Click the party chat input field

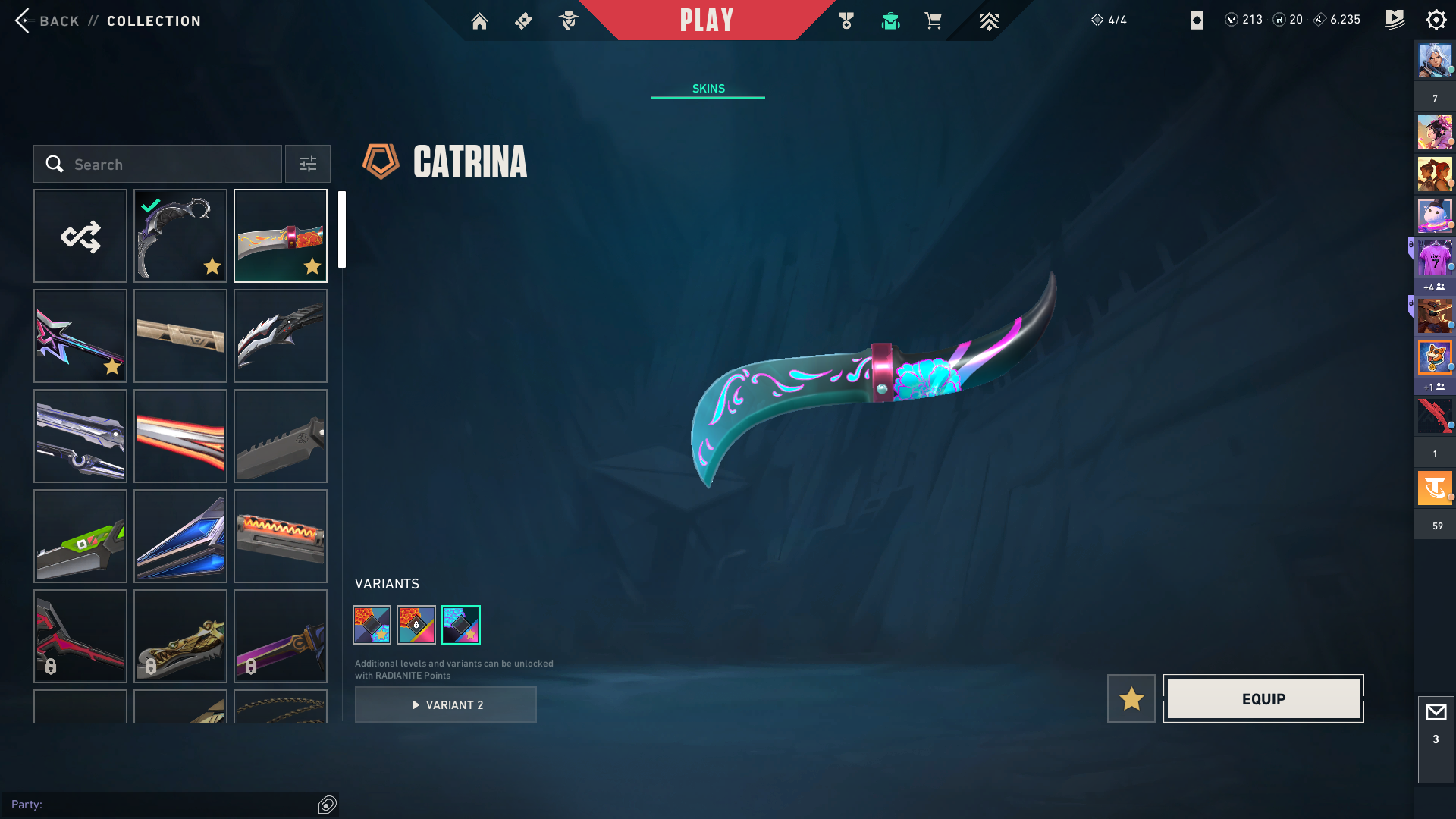159,805
